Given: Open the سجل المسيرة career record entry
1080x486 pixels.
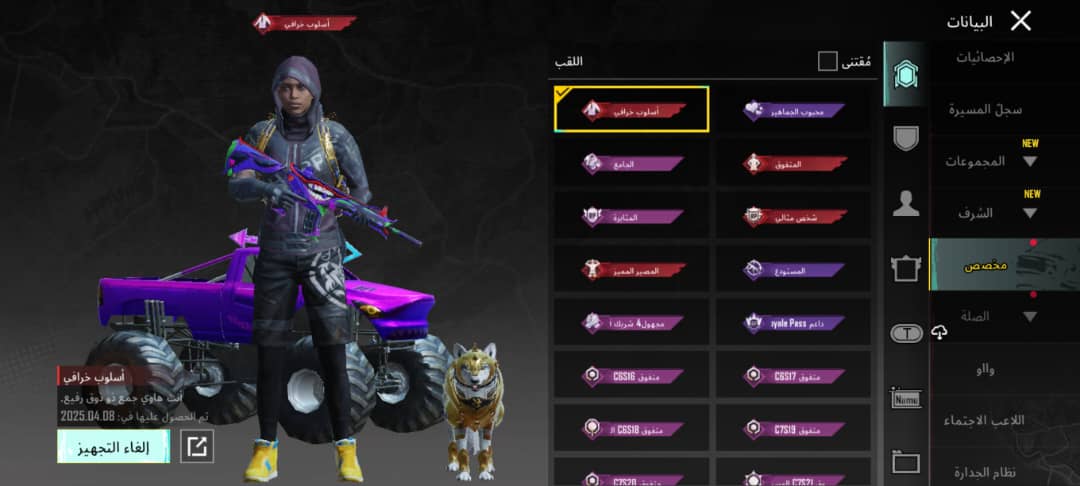Looking at the screenshot, I should coord(984,108).
